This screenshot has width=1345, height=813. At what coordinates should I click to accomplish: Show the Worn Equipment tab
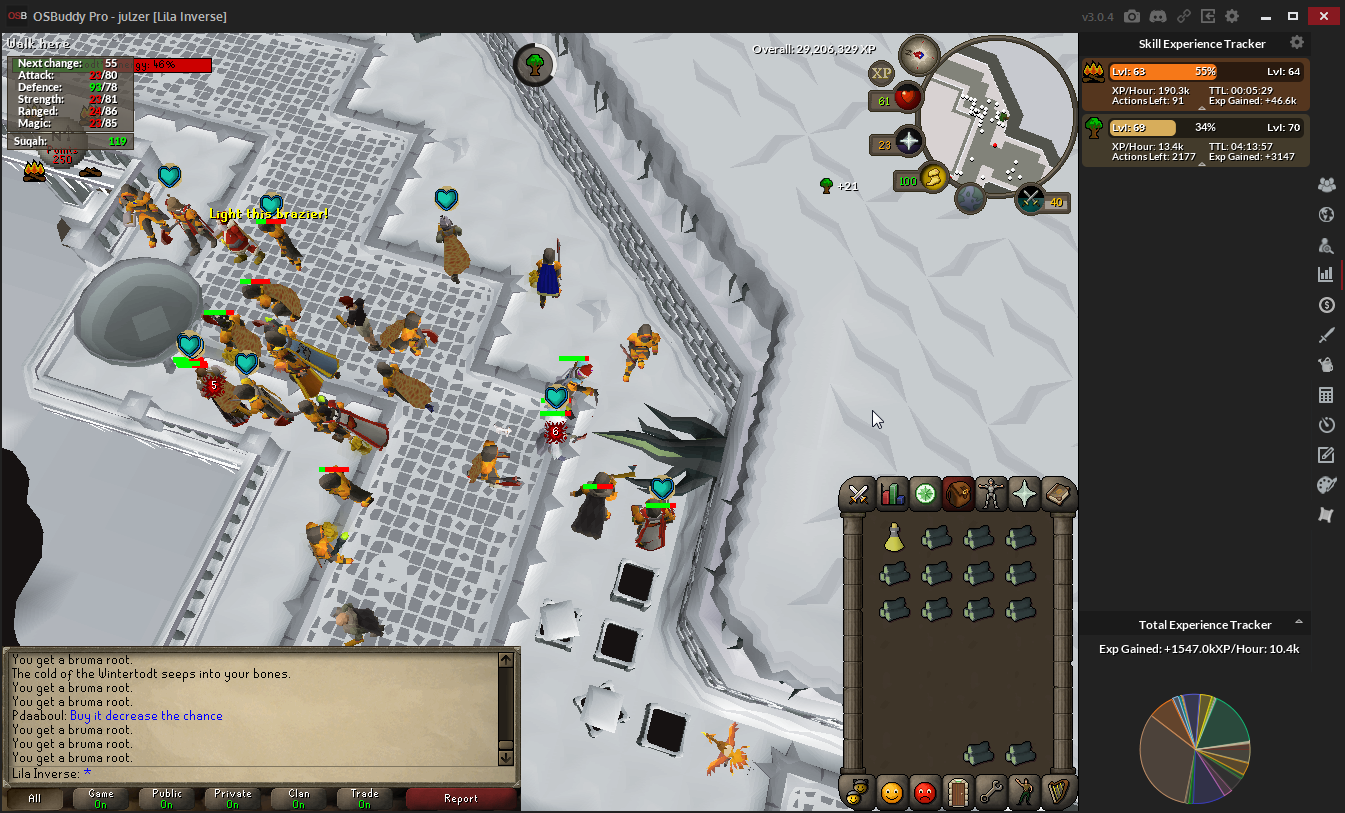click(992, 494)
